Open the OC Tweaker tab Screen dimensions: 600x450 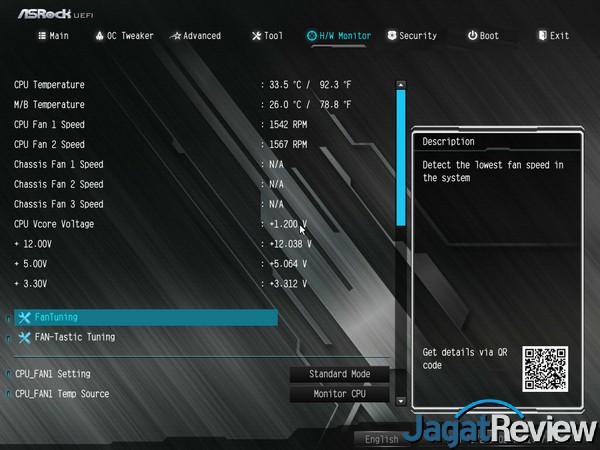tap(124, 36)
